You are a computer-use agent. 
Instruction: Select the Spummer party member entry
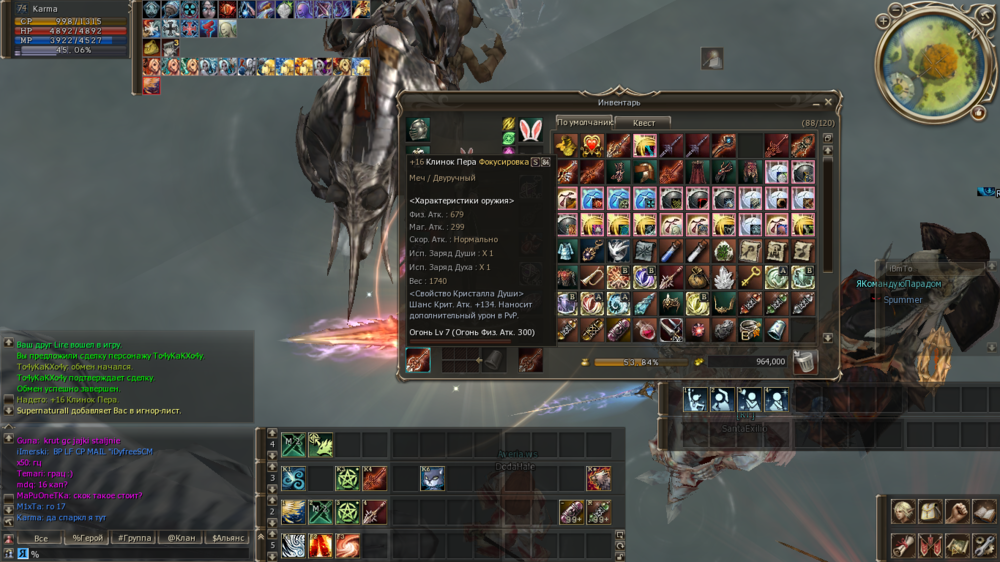pyautogui.click(x=903, y=300)
